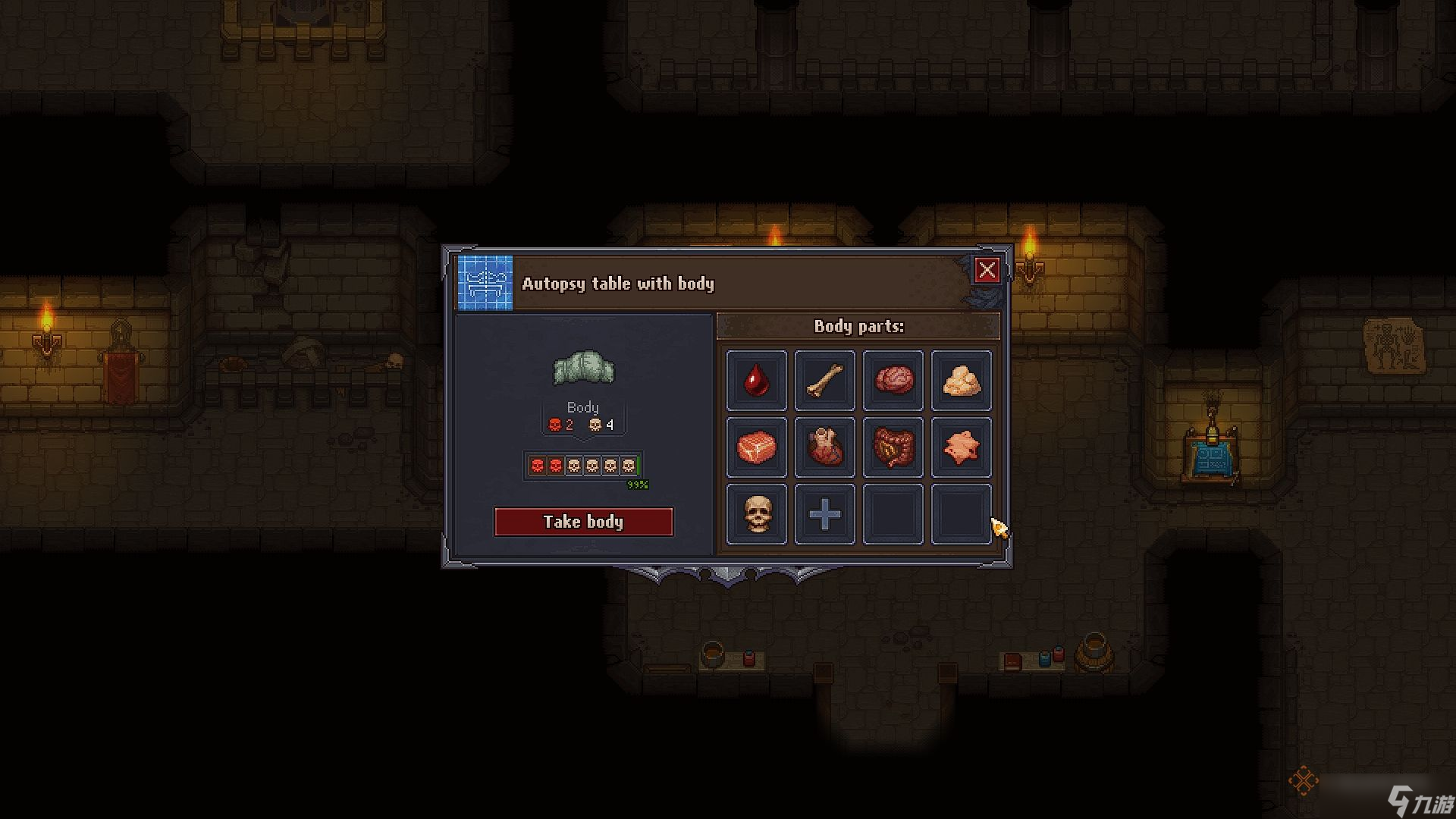Pick the fat lump body part

coord(961,380)
